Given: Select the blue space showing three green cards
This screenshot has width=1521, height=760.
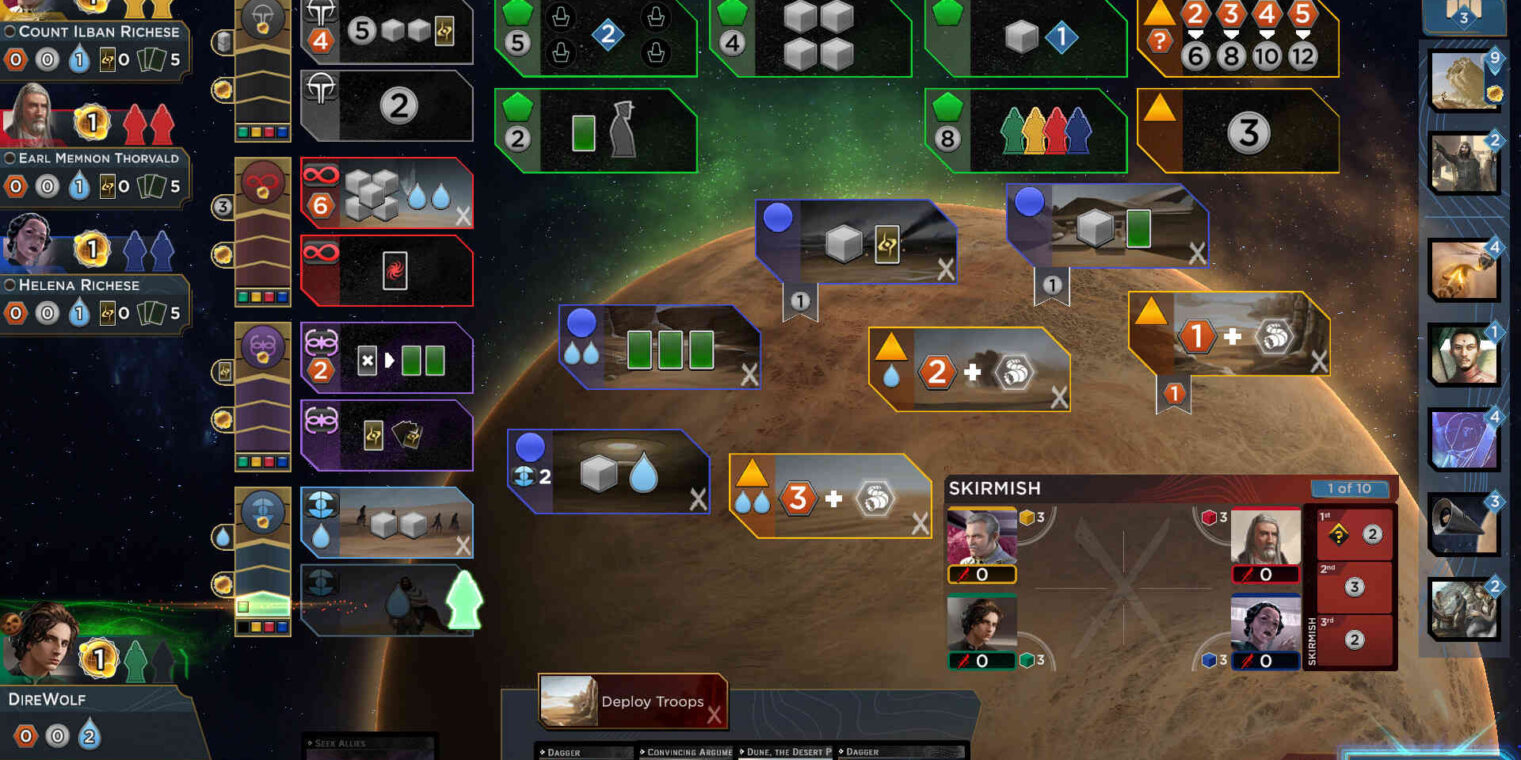Looking at the screenshot, I should pyautogui.click(x=659, y=347).
